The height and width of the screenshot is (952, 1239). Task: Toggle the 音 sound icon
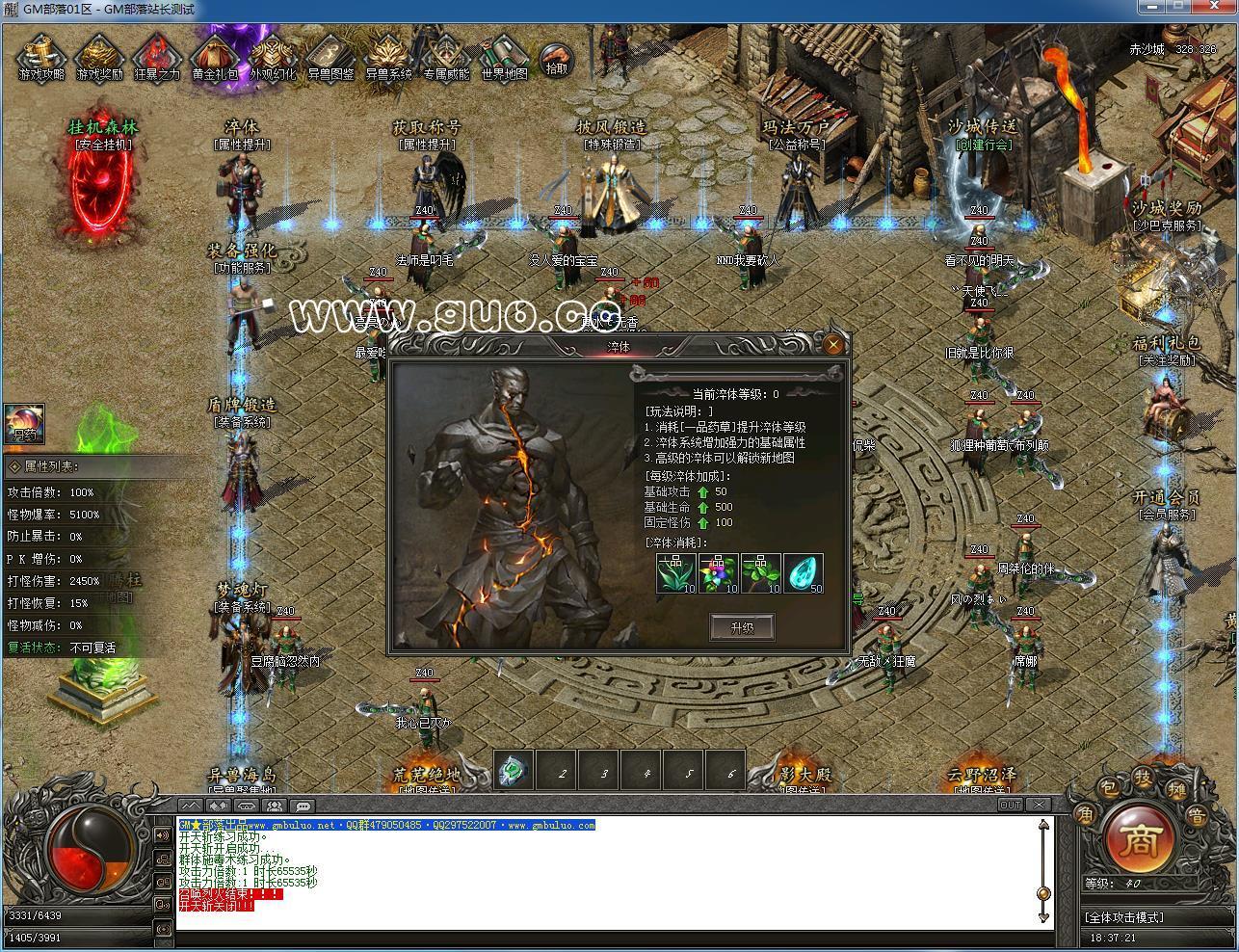[x=1198, y=815]
